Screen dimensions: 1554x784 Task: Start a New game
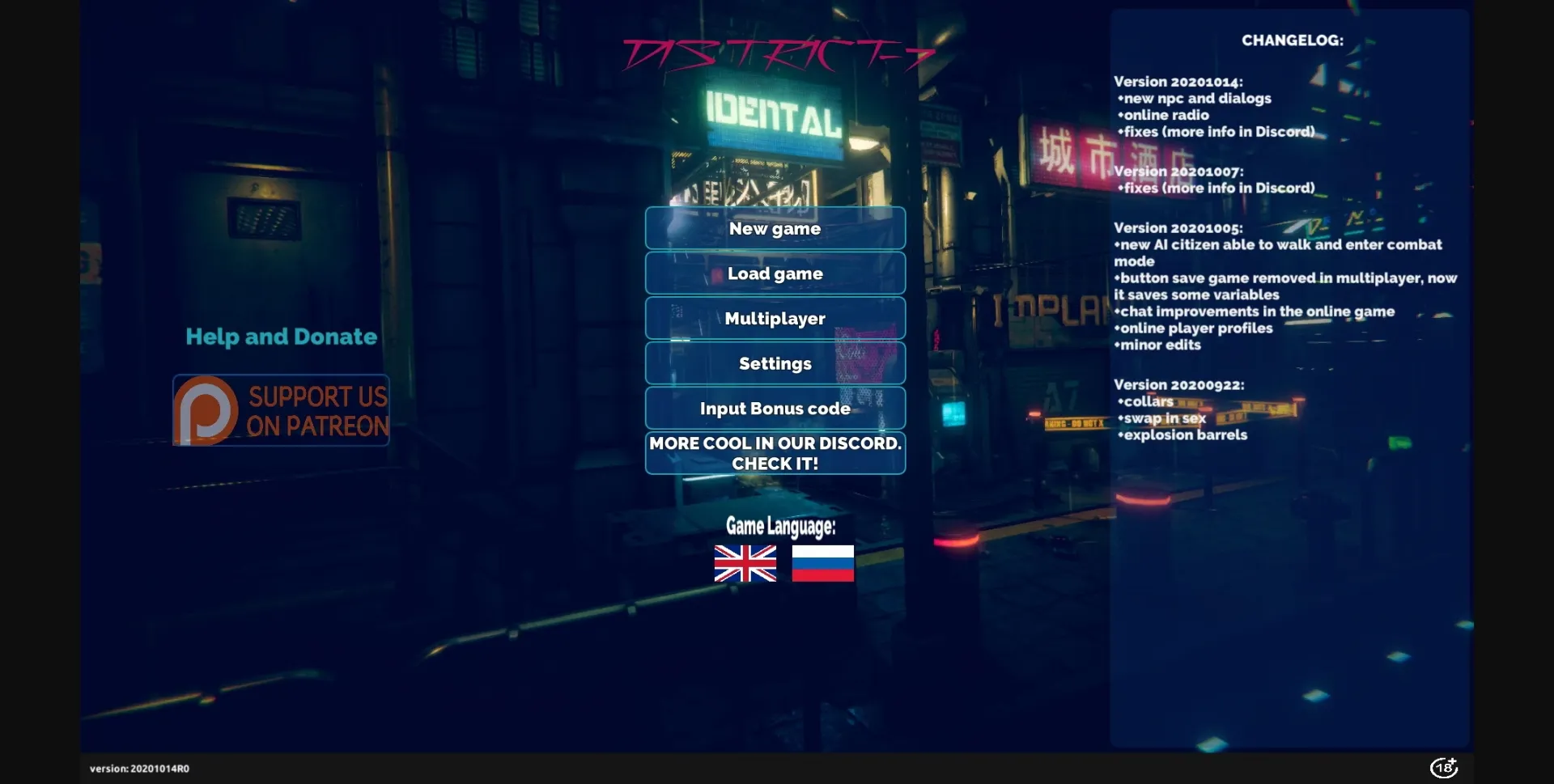click(775, 228)
